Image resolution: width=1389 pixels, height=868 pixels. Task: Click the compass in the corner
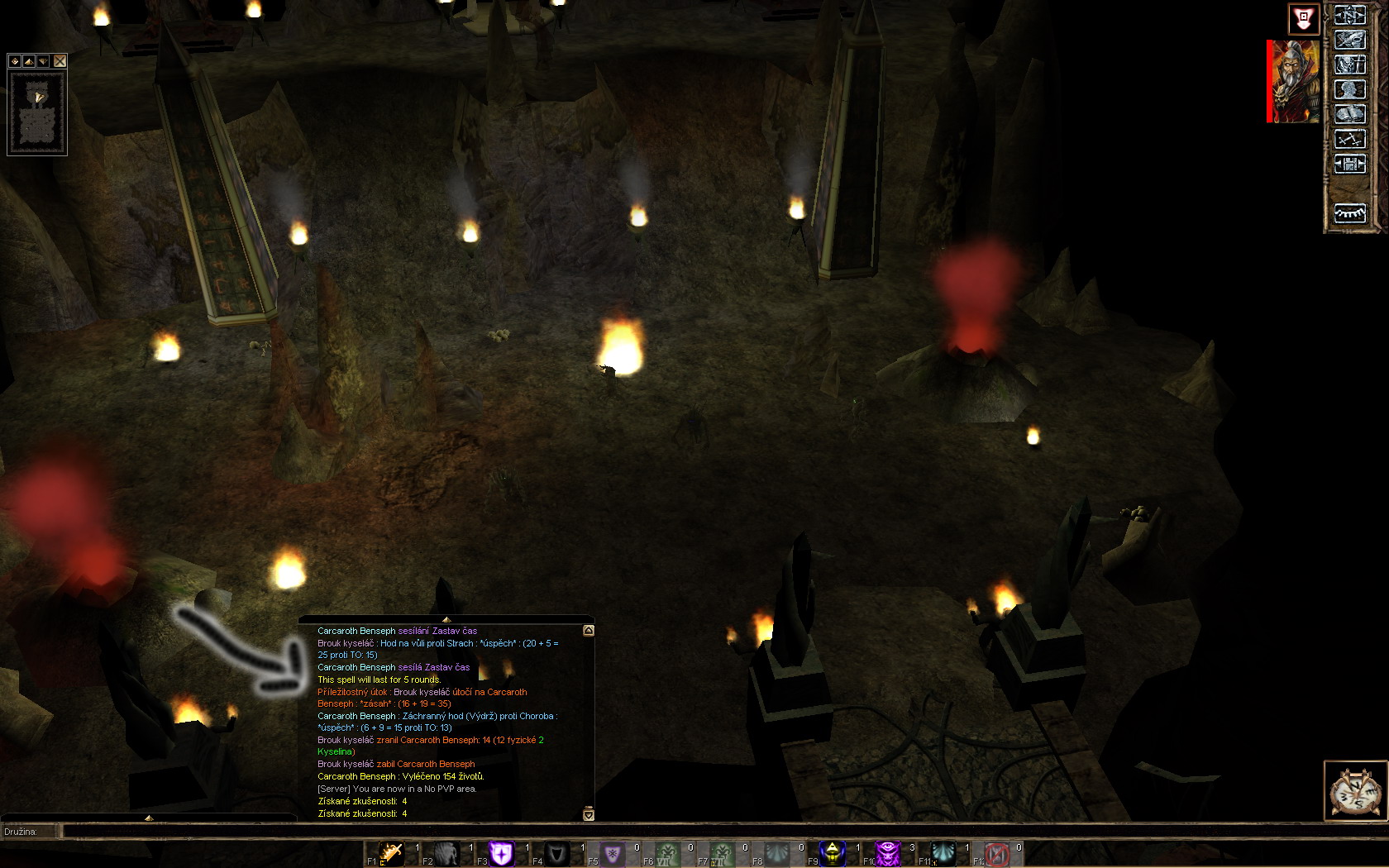pyautogui.click(x=1355, y=791)
